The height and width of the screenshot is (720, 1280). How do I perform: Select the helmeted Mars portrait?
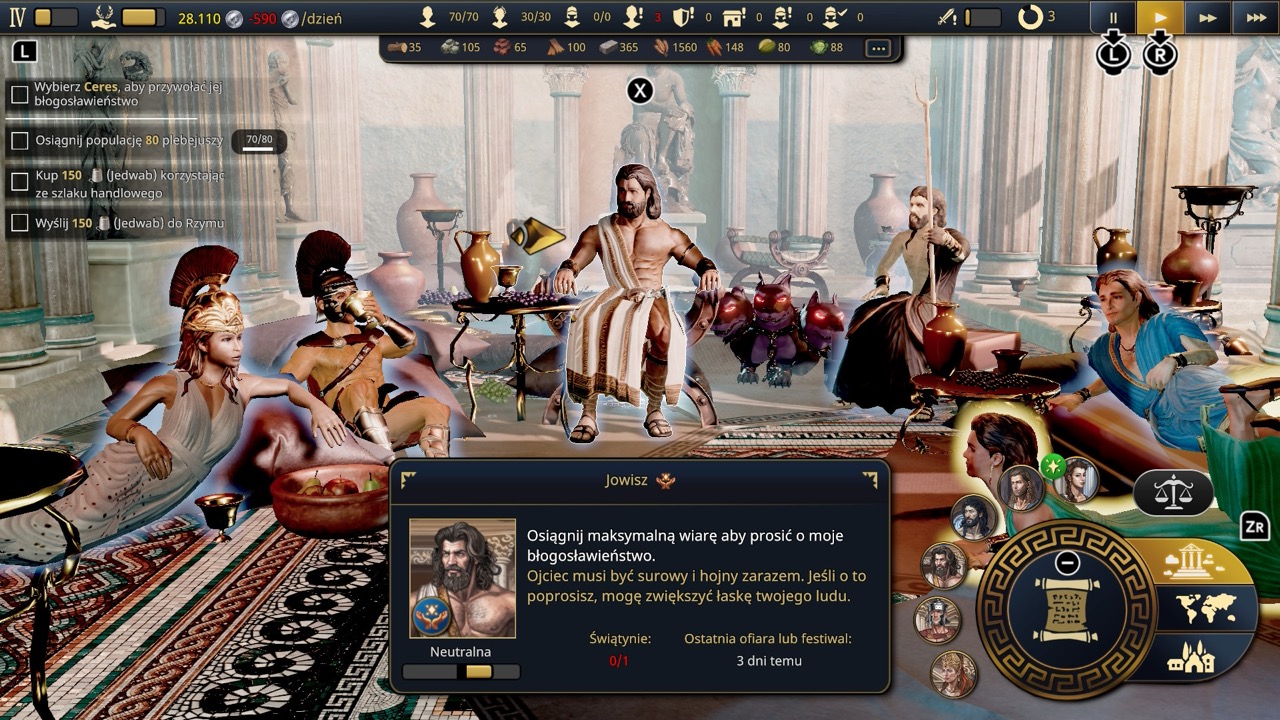[x=937, y=619]
